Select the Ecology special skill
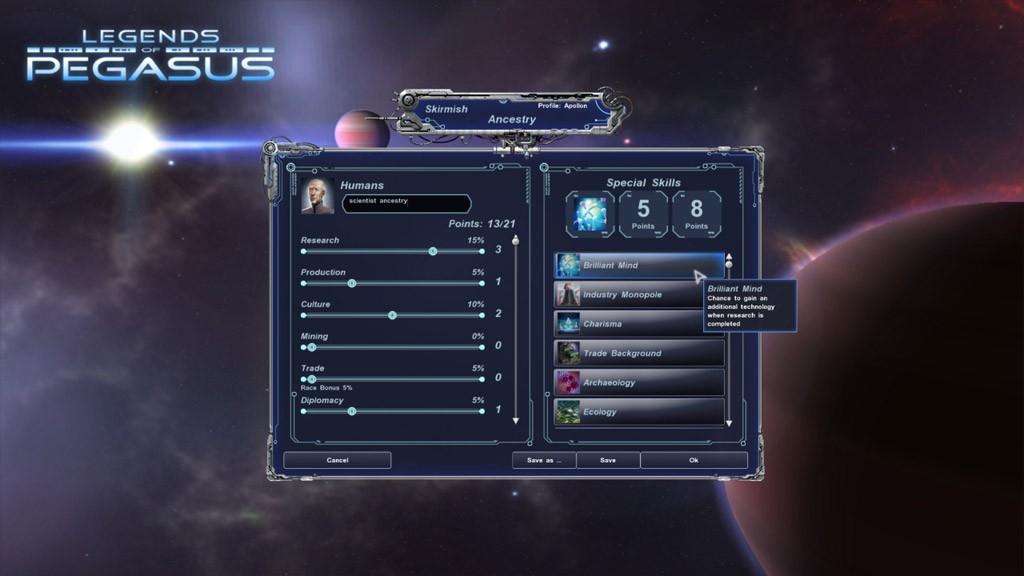 [x=639, y=412]
